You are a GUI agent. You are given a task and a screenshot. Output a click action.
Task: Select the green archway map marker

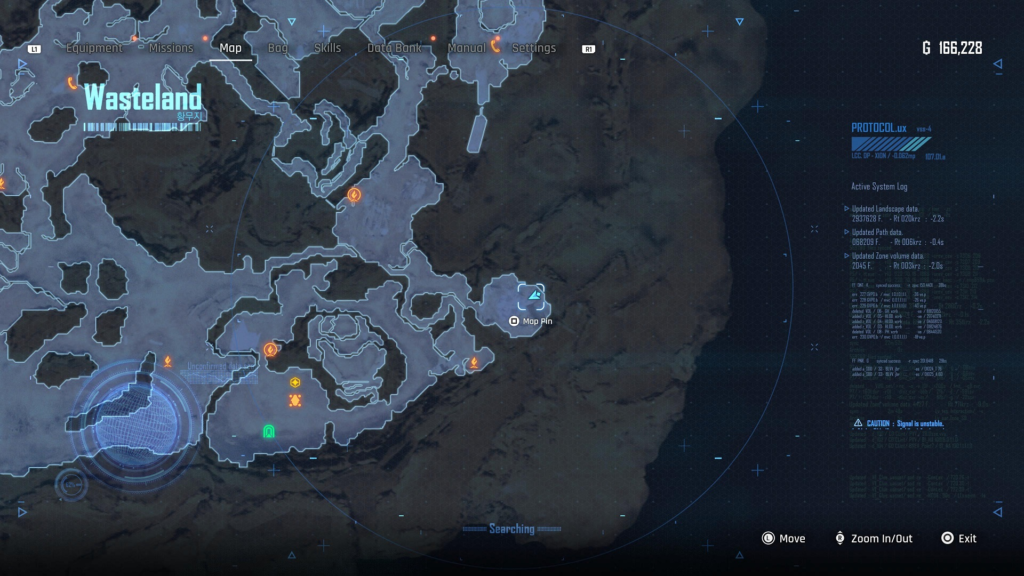(x=268, y=431)
